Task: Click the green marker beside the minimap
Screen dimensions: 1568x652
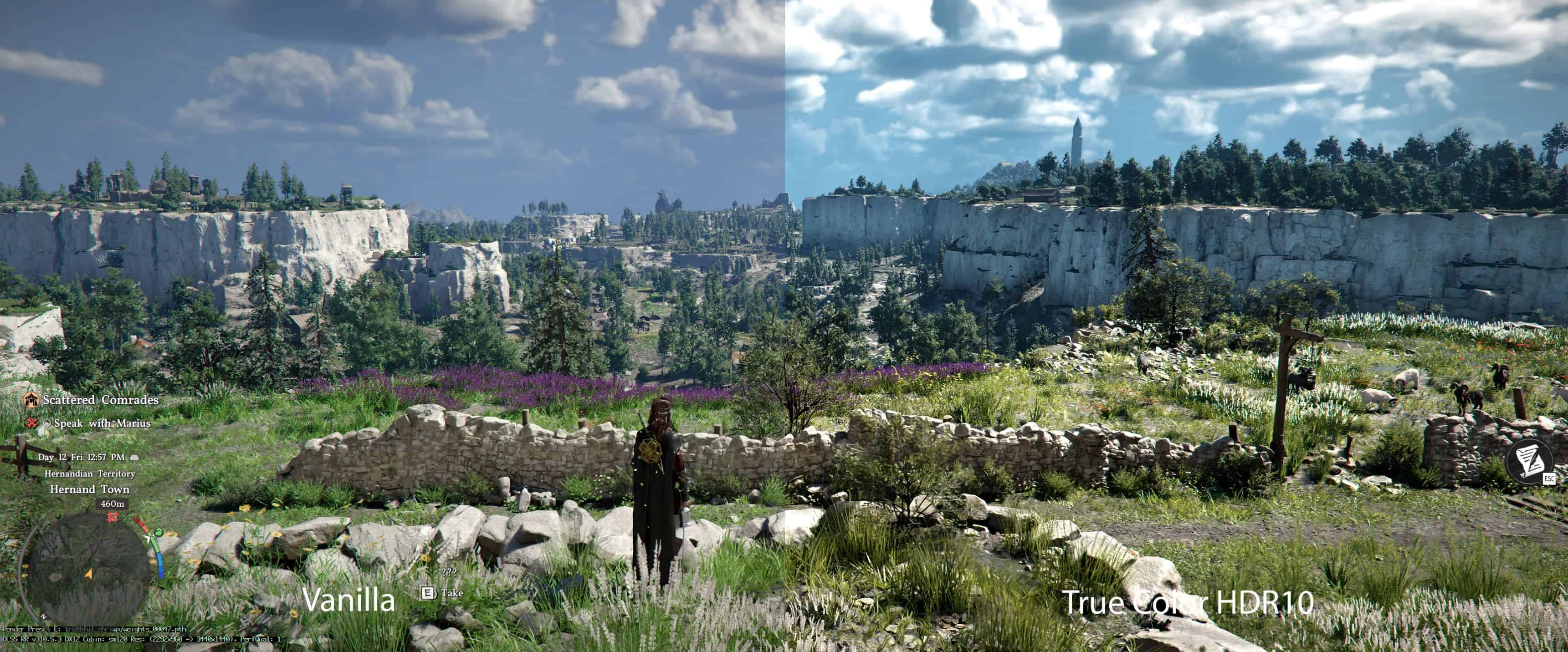Action: coord(158,533)
